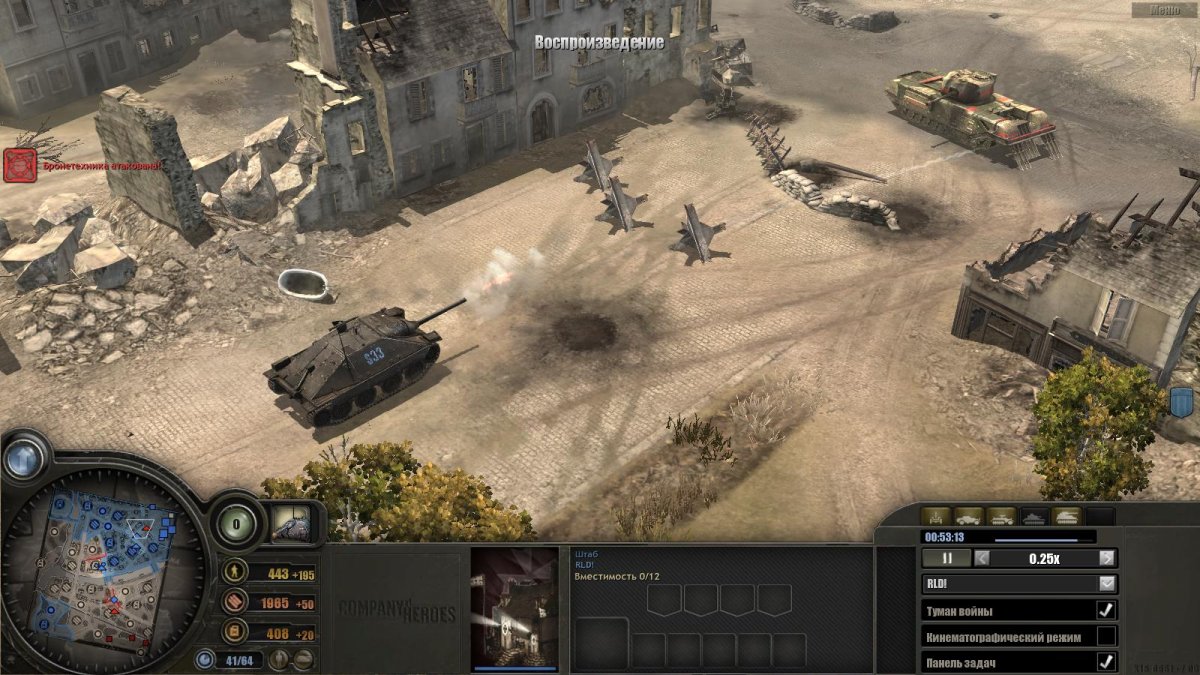Screen dimensions: 1200x675
Task: Select the tank portrait beside the round counter
Action: [x=296, y=523]
